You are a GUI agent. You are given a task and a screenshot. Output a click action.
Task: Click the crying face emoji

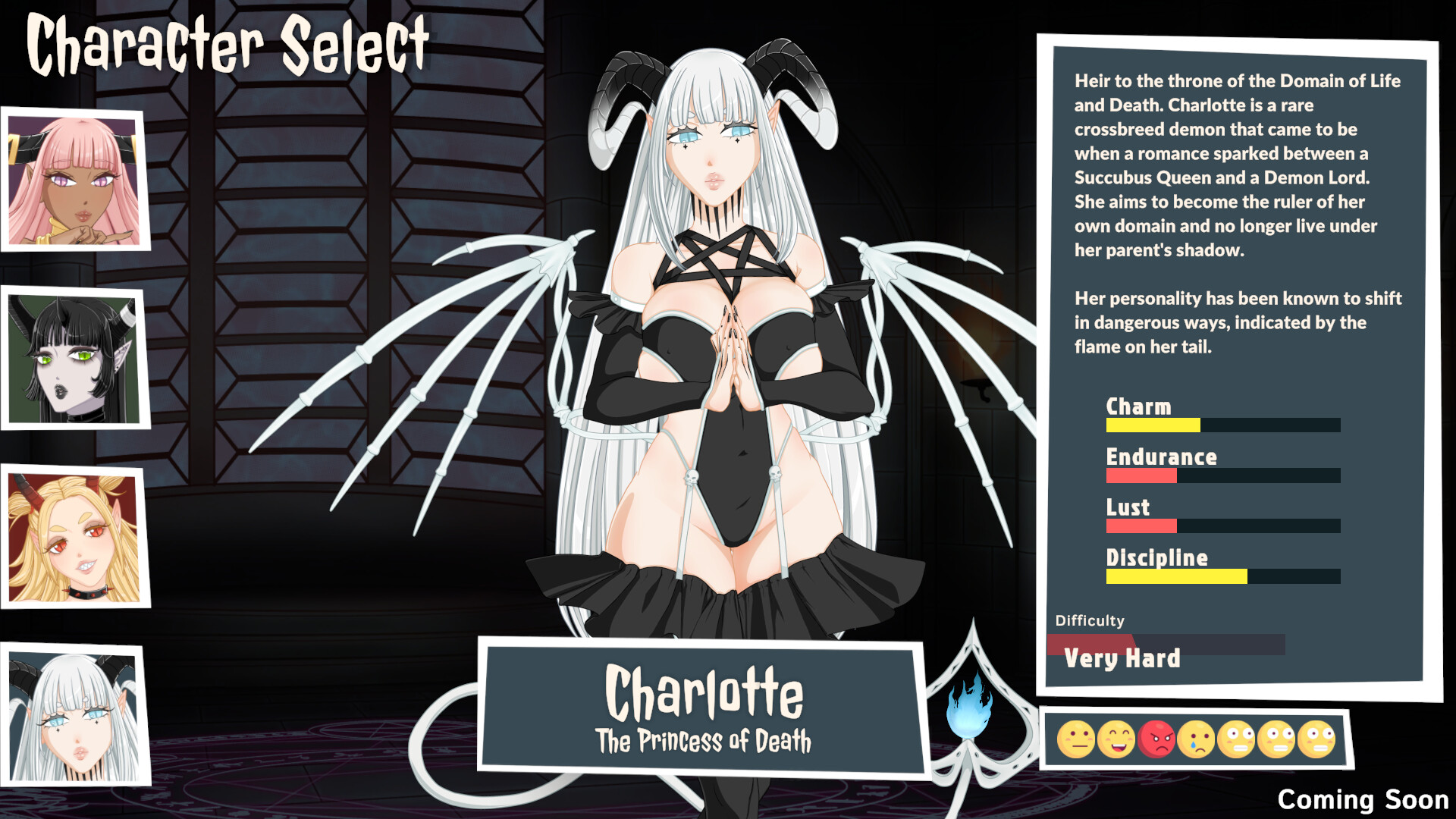point(1197,737)
